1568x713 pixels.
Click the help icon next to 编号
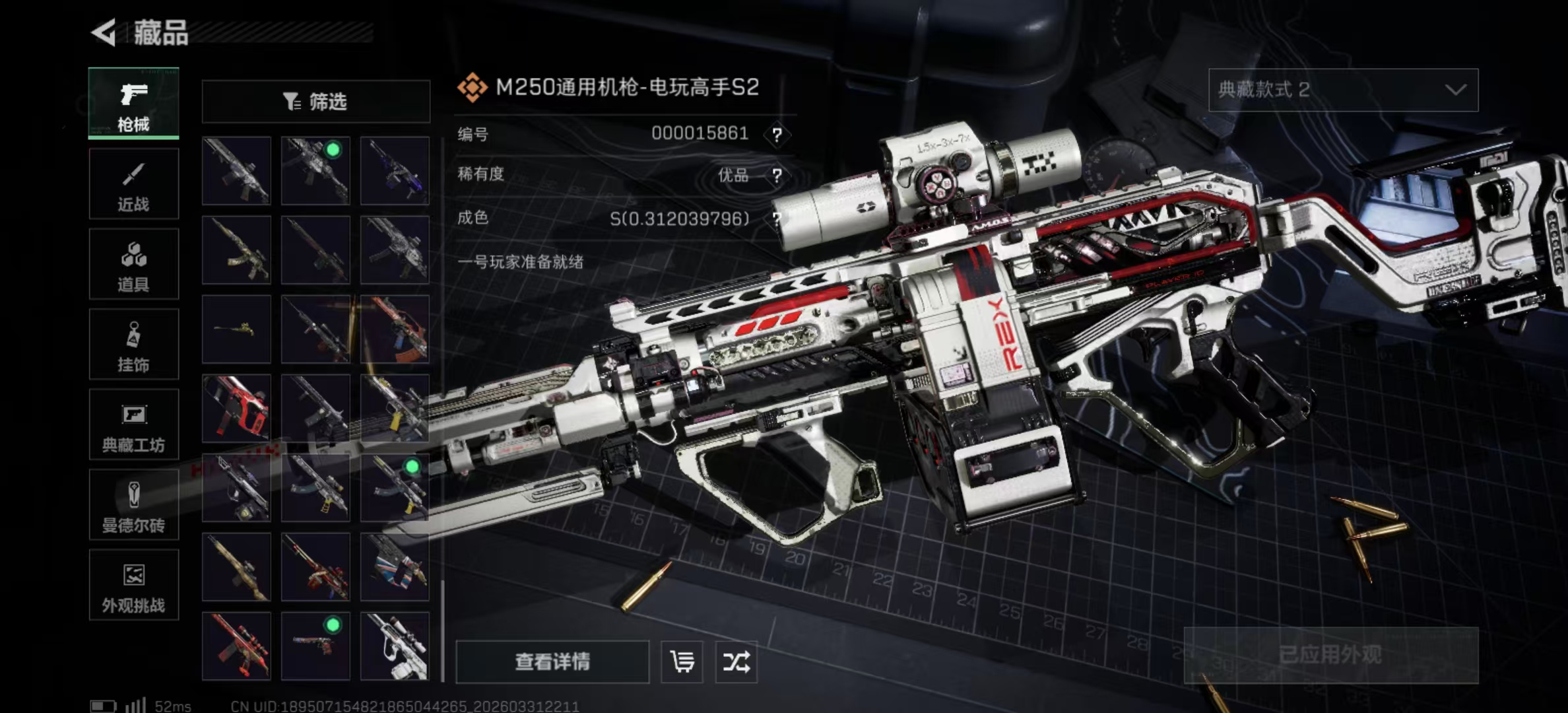coord(779,134)
